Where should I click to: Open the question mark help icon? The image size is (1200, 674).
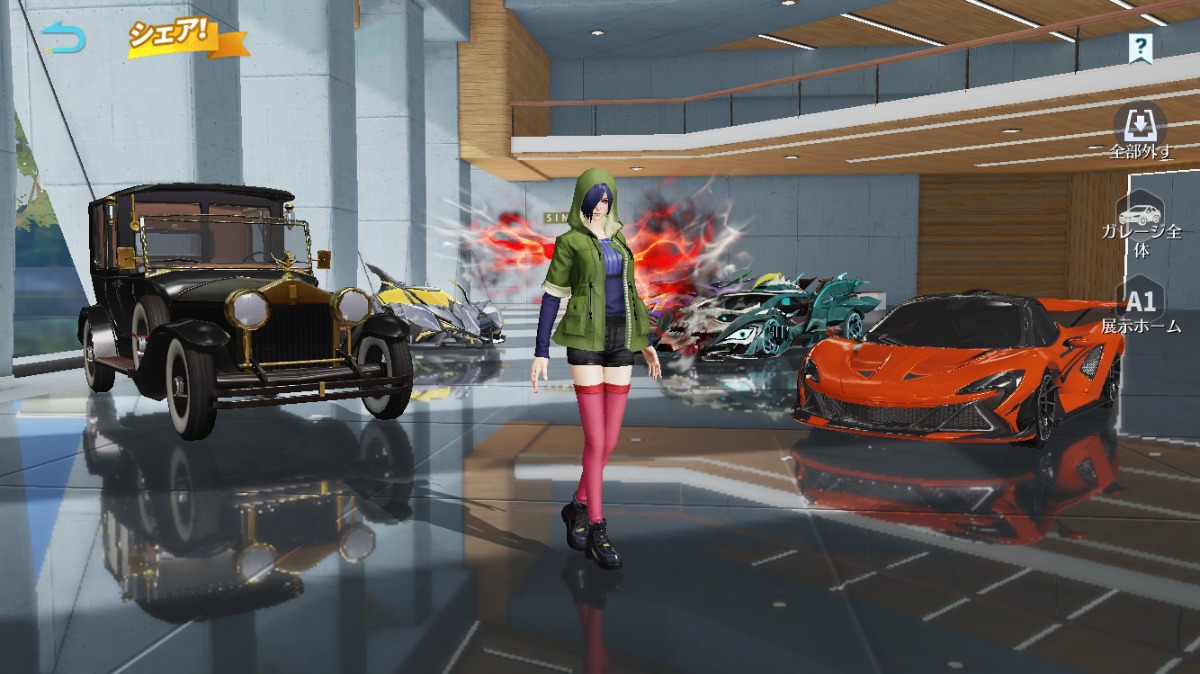1140,46
